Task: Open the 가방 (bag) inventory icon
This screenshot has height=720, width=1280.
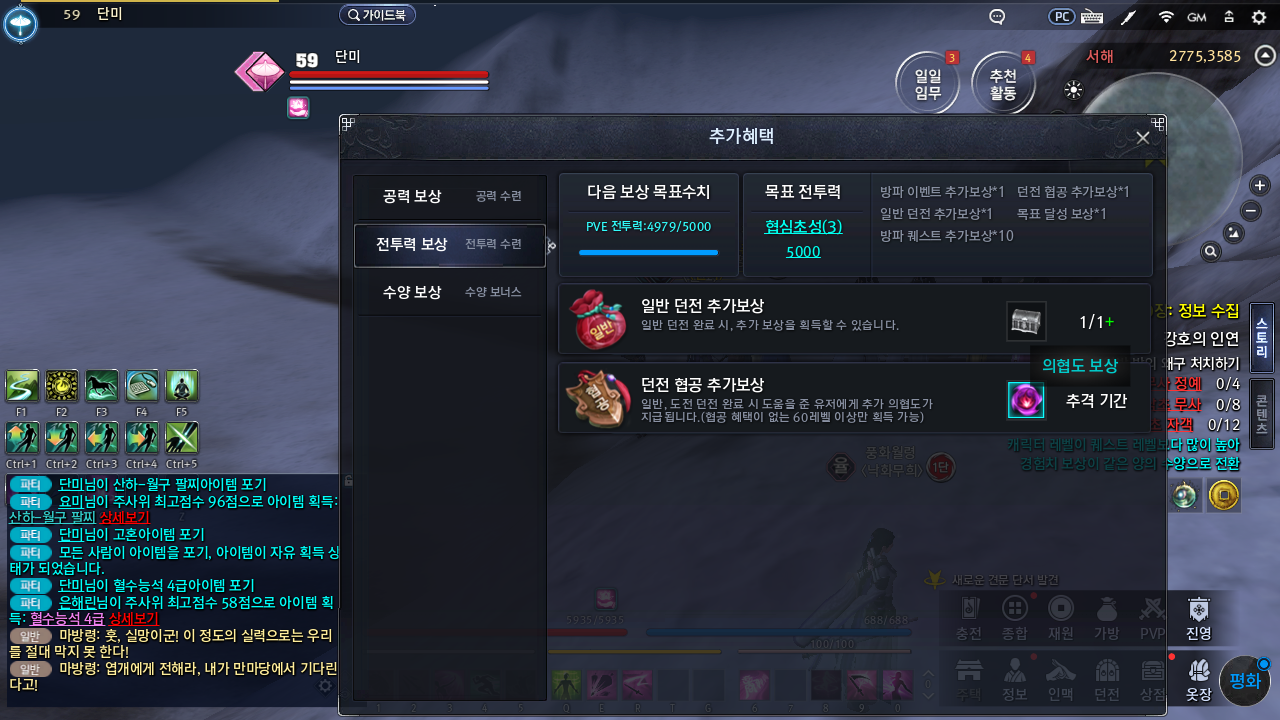Action: [x=1105, y=618]
